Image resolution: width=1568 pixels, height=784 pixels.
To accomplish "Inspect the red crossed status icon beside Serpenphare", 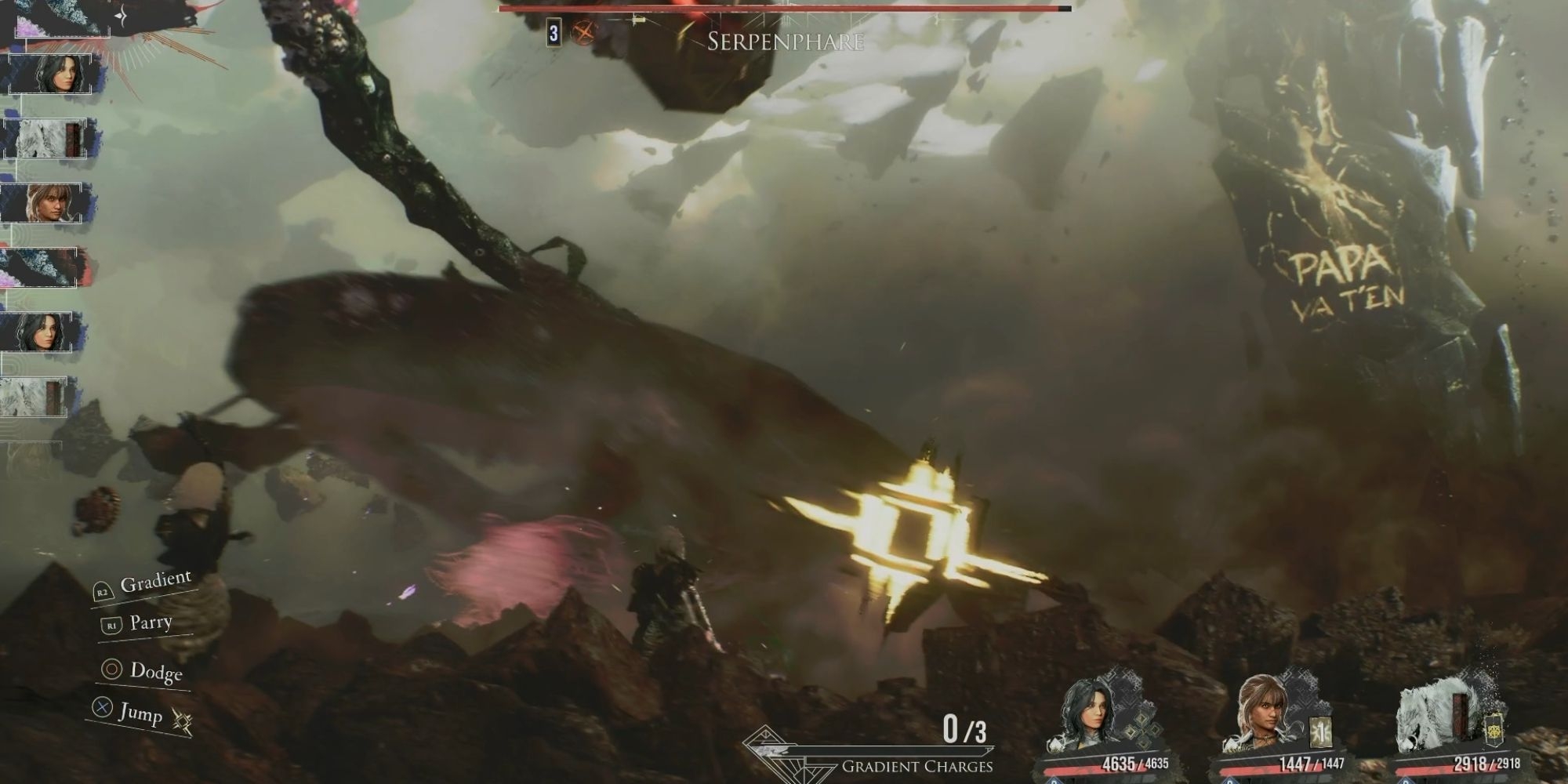I will [583, 33].
